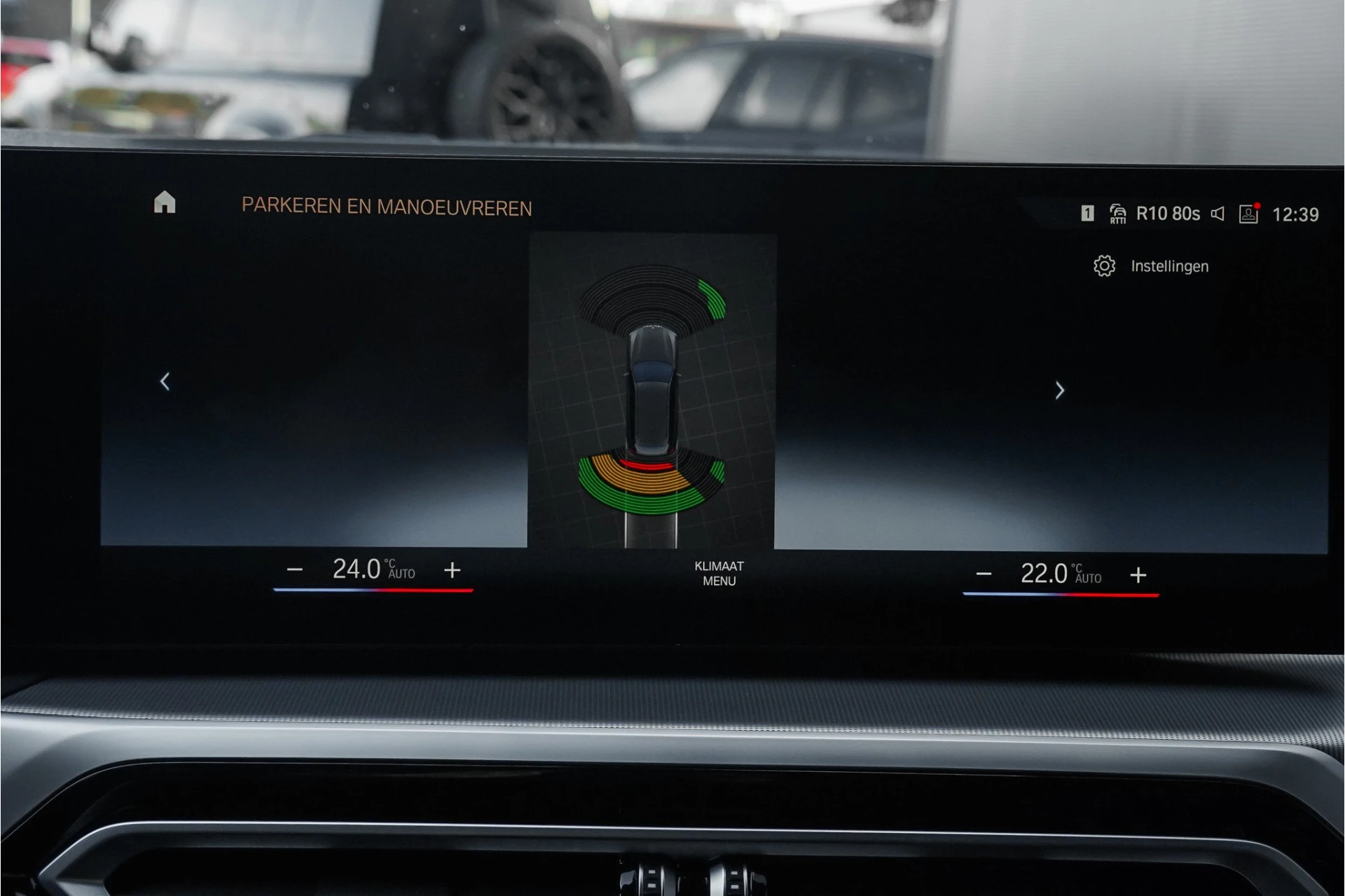Increase the 22.0 passenger temperature
Viewport: 1345px width, 896px height.
pyautogui.click(x=1138, y=575)
